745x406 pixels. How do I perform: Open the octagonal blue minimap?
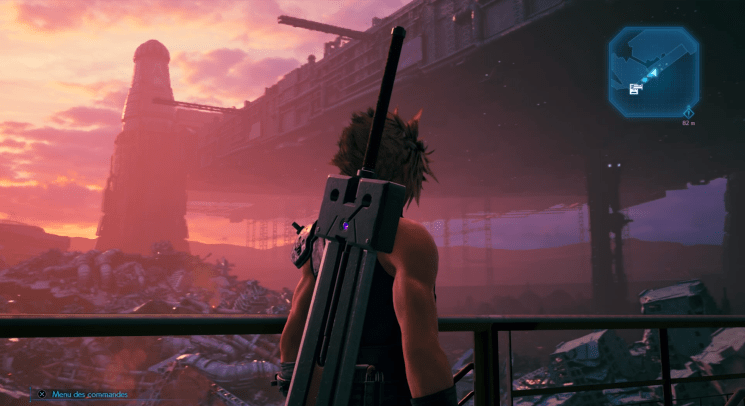coord(656,70)
